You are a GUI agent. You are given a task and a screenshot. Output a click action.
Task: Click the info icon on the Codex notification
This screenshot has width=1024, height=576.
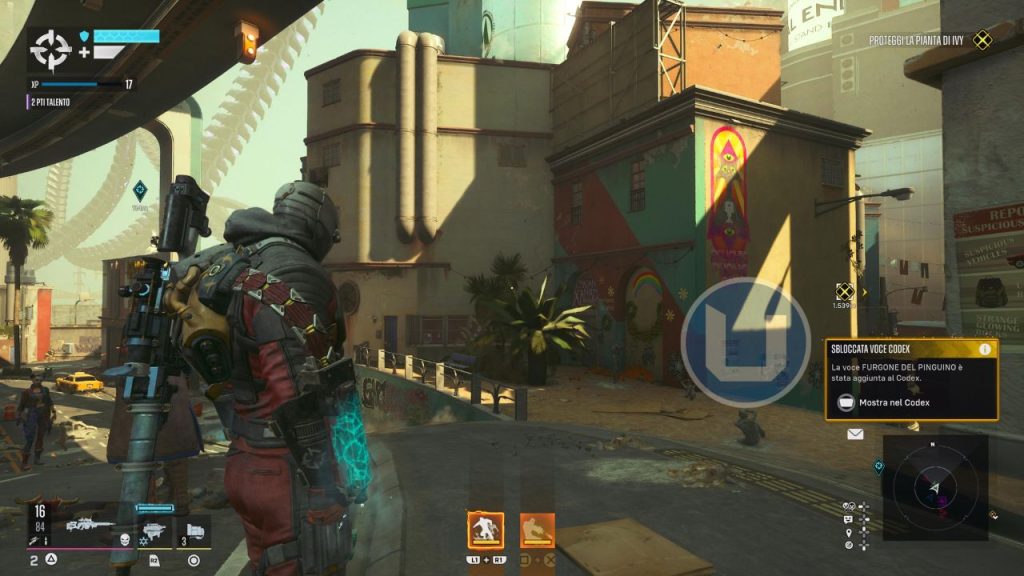tap(985, 349)
